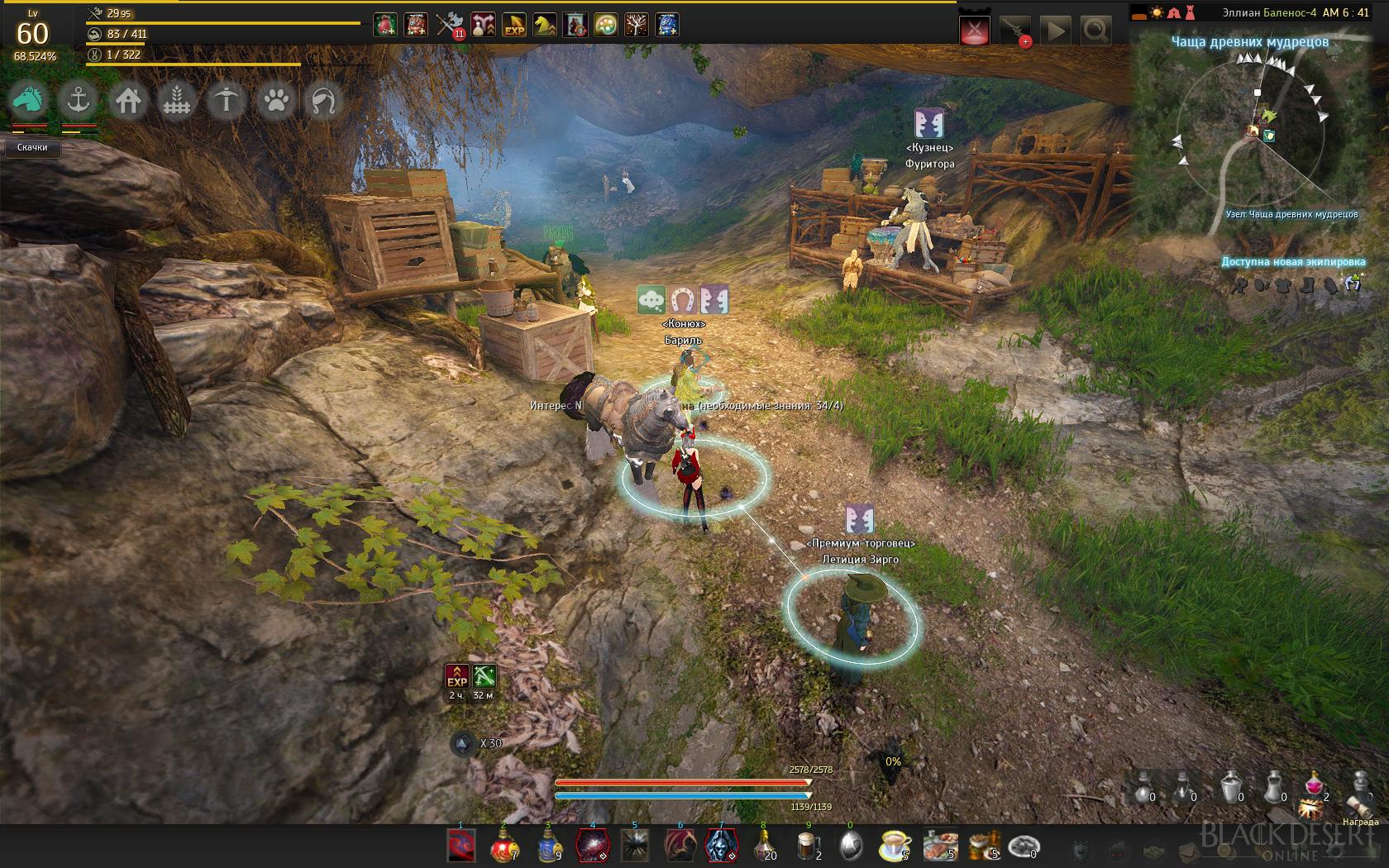Use the red potion in hotbar slot 2

point(504,846)
